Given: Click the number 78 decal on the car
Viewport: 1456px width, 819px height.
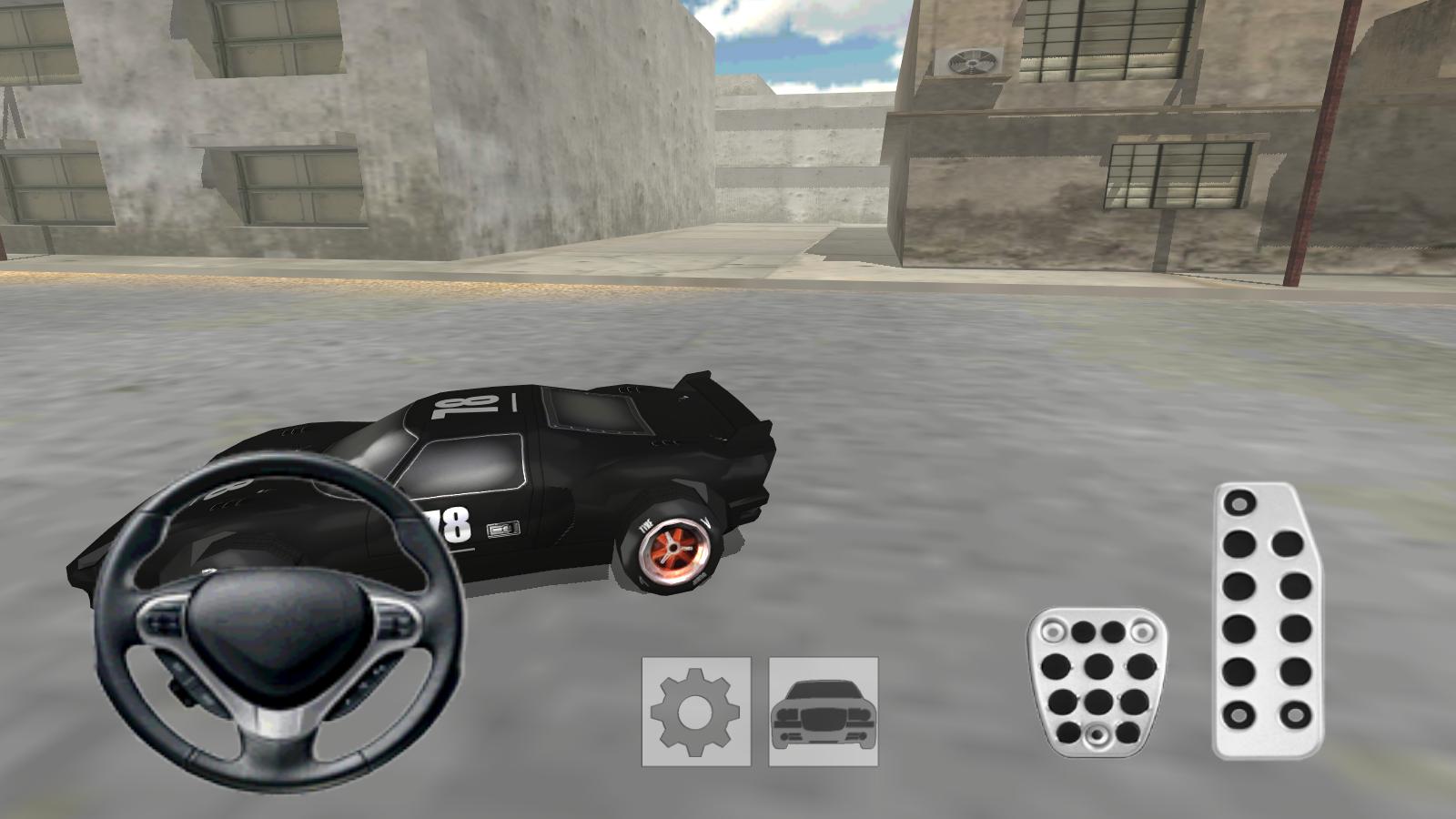Looking at the screenshot, I should (450, 525).
